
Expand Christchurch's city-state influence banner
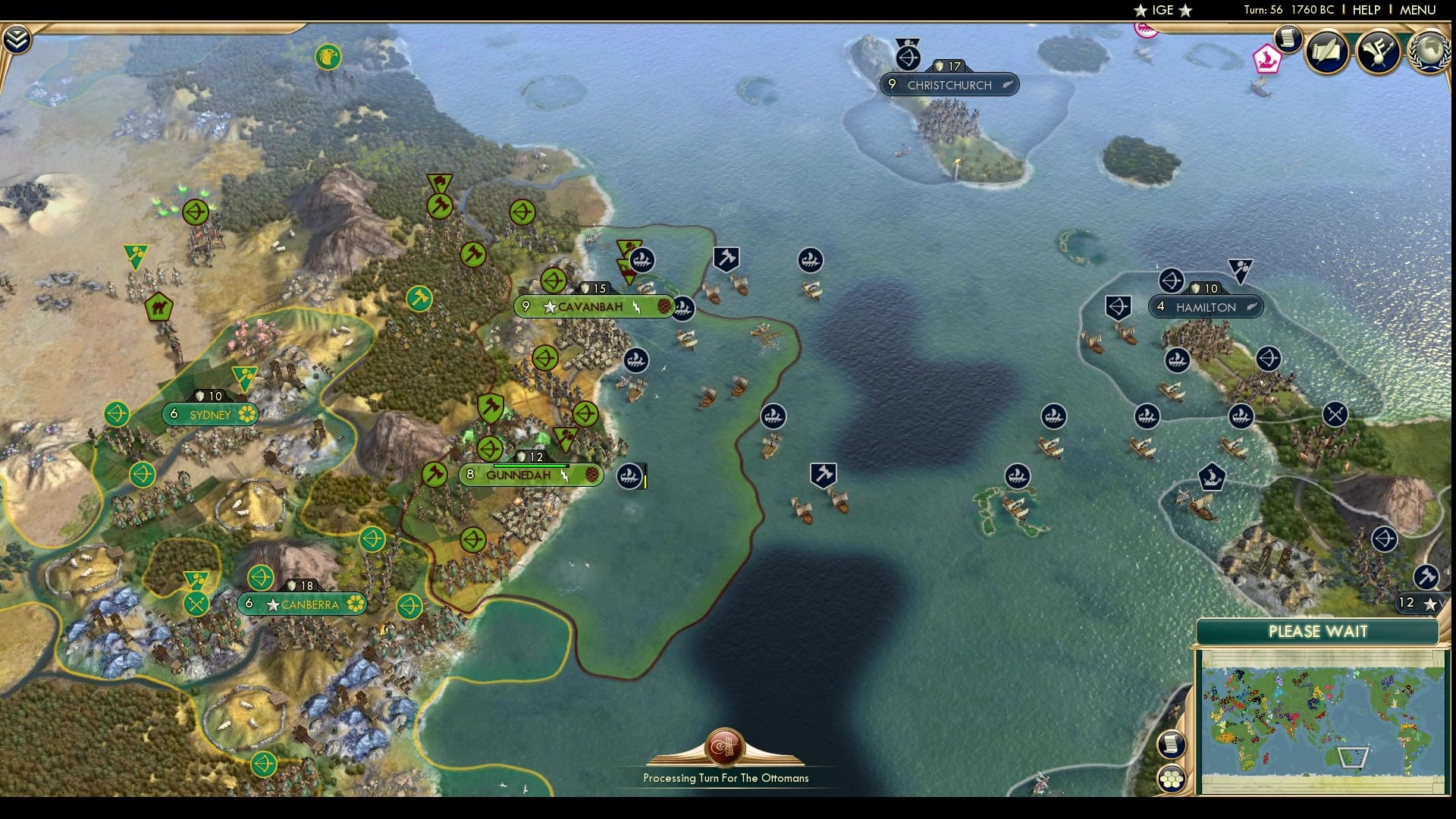click(950, 85)
